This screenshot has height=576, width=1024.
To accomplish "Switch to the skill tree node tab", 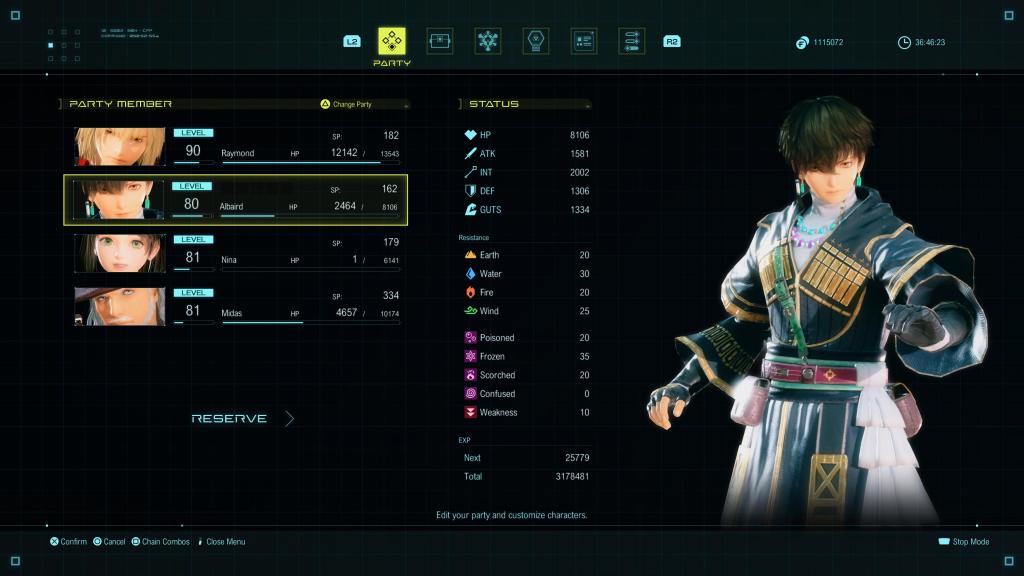I will [488, 41].
